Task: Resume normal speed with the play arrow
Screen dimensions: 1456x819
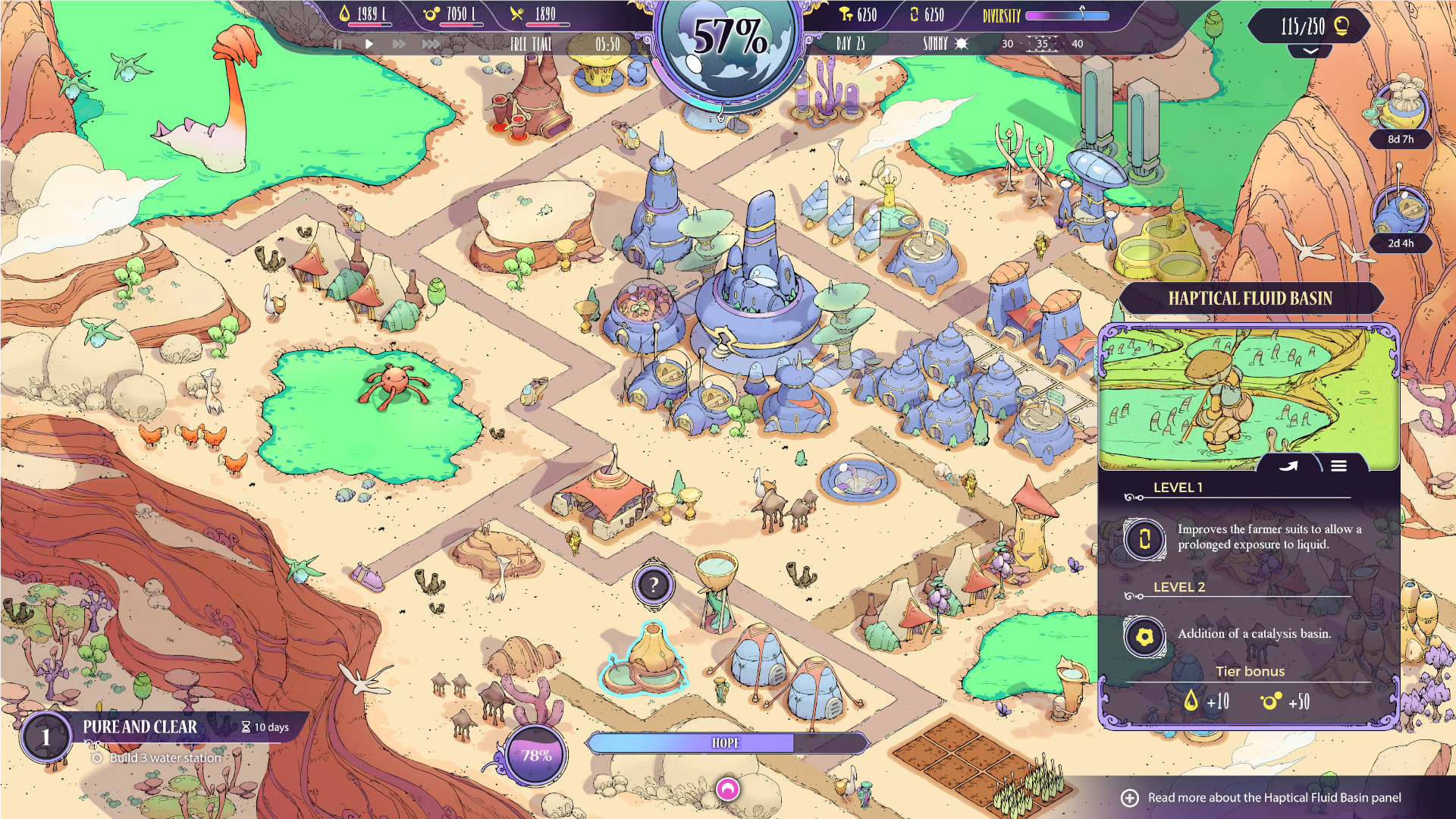Action: click(x=369, y=44)
